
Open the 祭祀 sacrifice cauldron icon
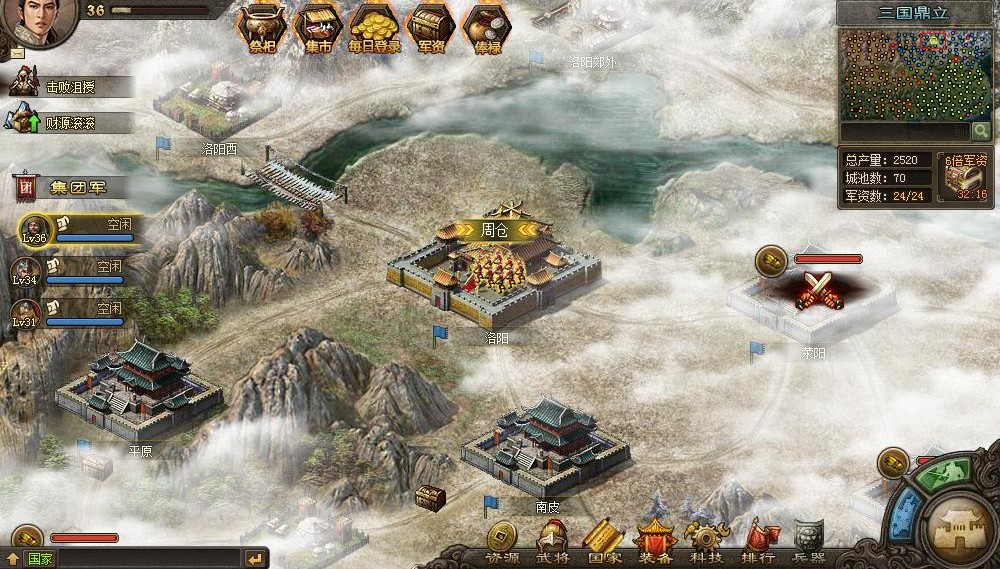(x=262, y=28)
